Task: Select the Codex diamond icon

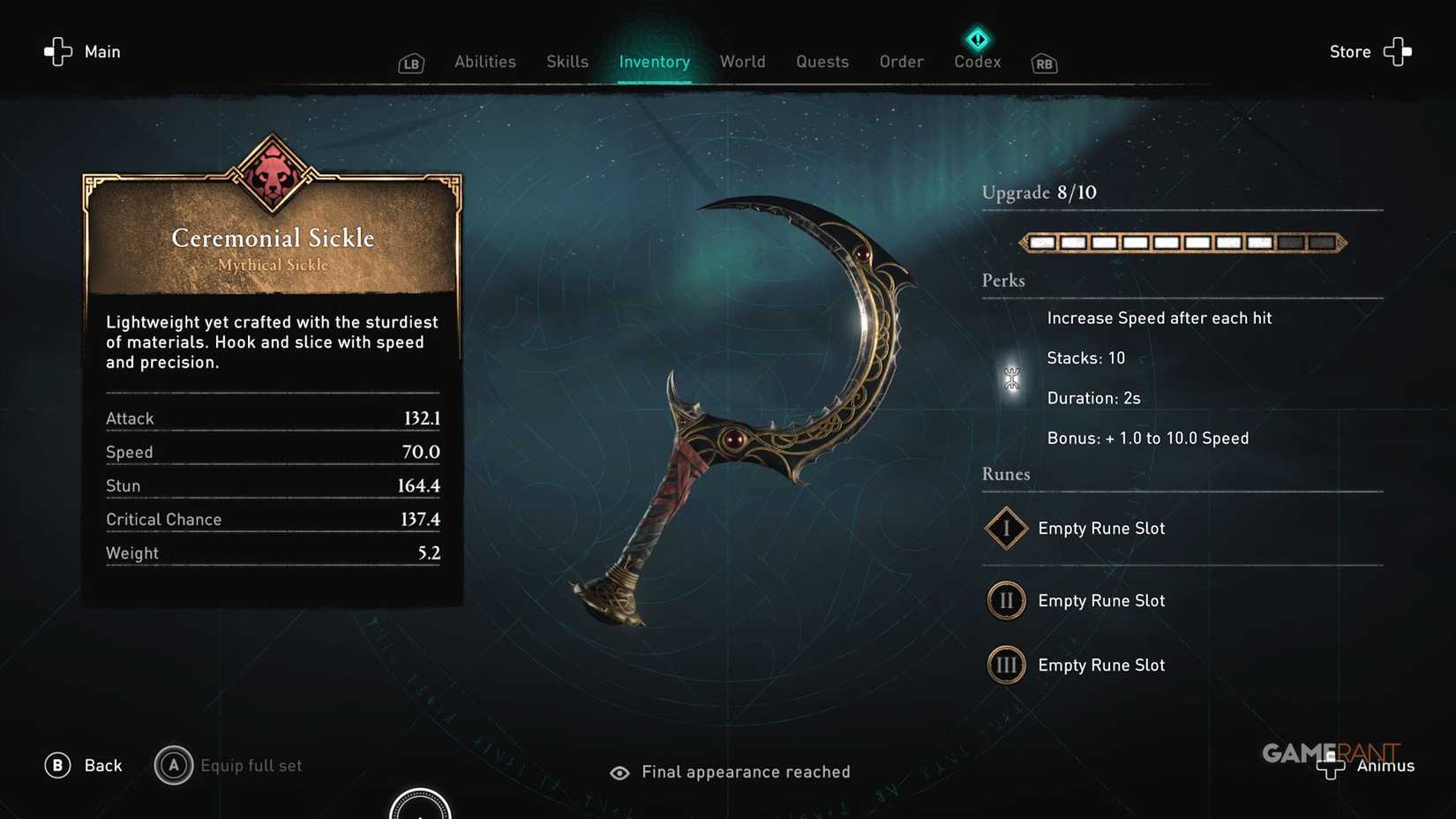Action: click(977, 39)
